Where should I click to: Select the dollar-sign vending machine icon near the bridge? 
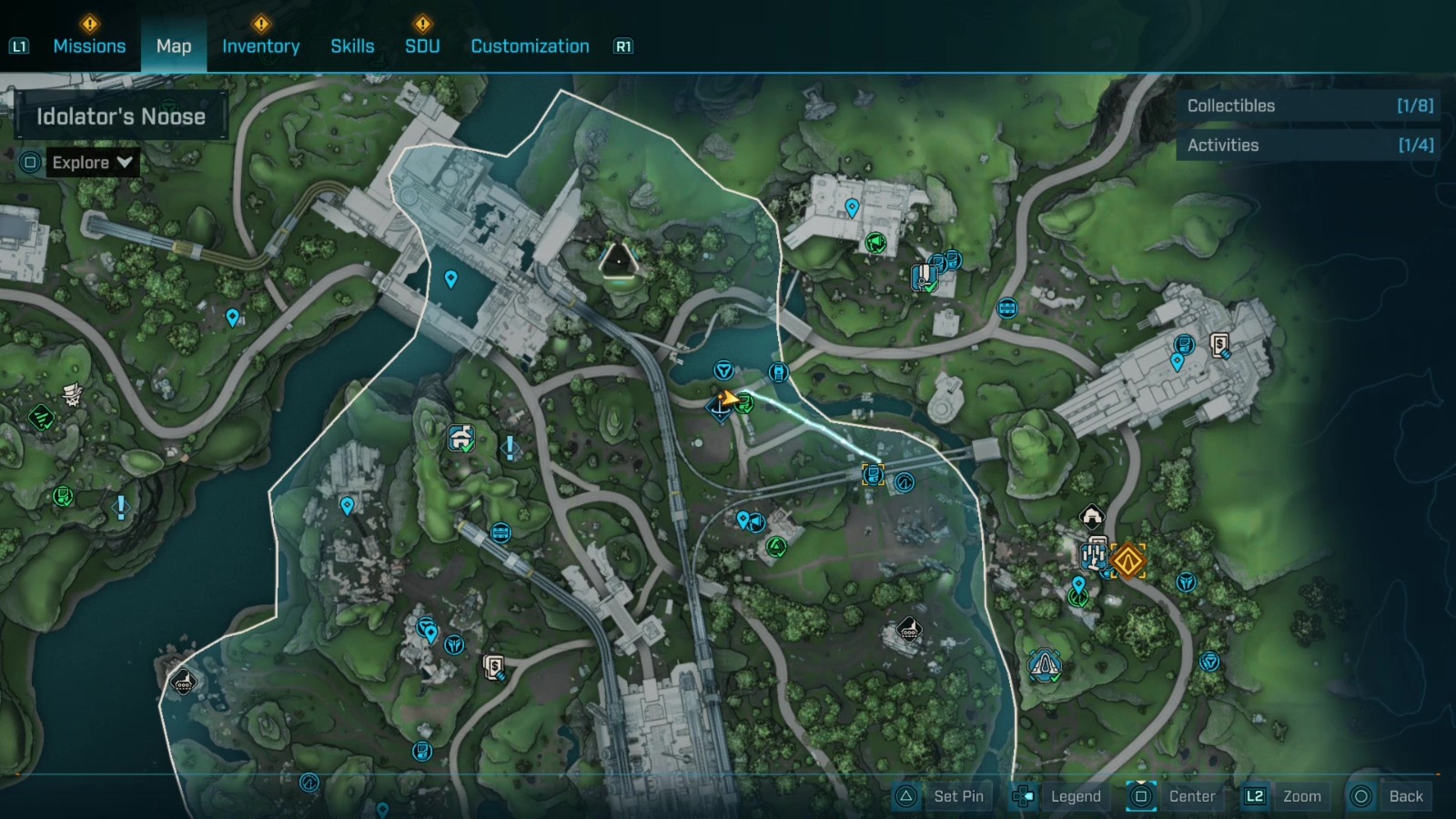tap(492, 666)
